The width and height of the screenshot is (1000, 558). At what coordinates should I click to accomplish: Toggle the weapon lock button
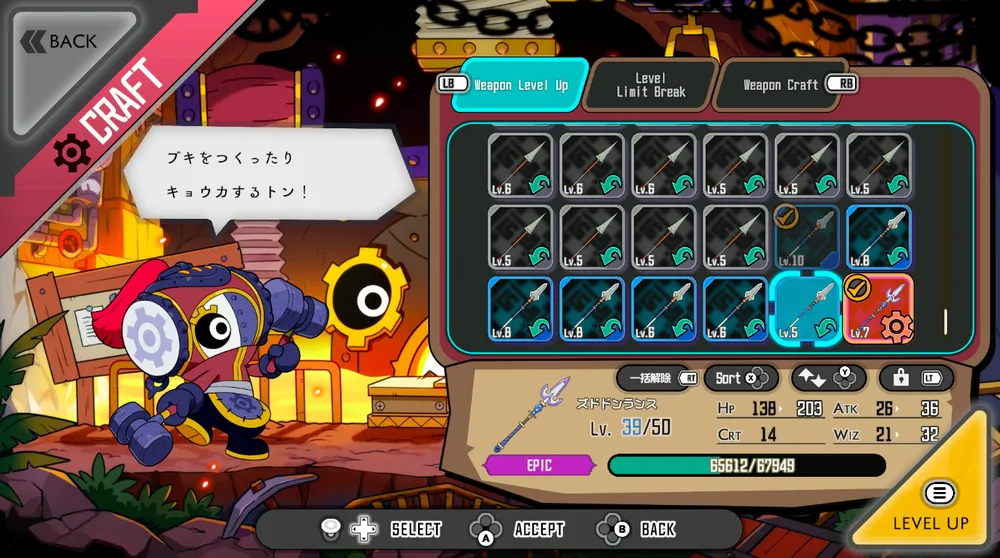[915, 378]
